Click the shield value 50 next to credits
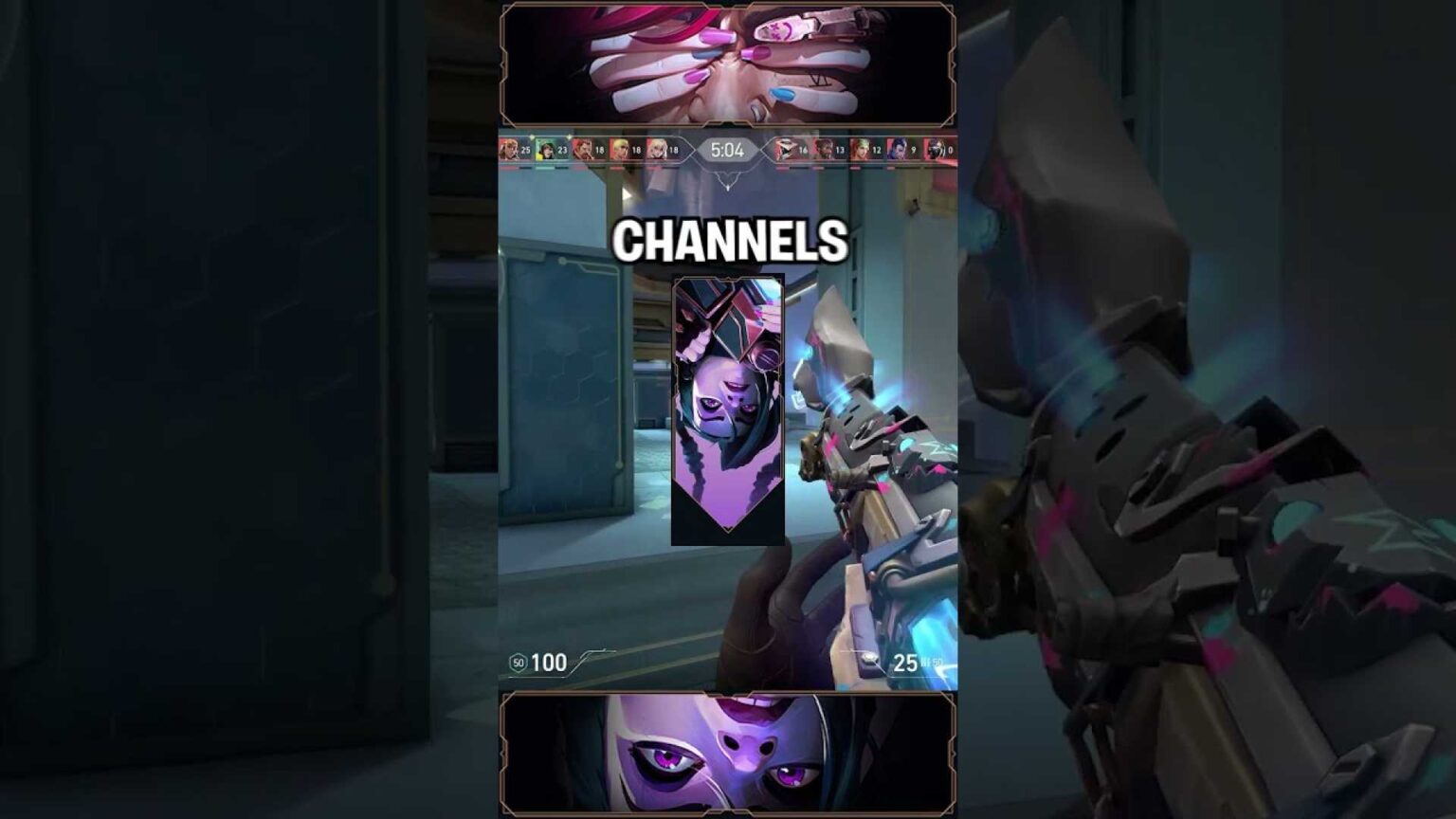 [x=518, y=662]
